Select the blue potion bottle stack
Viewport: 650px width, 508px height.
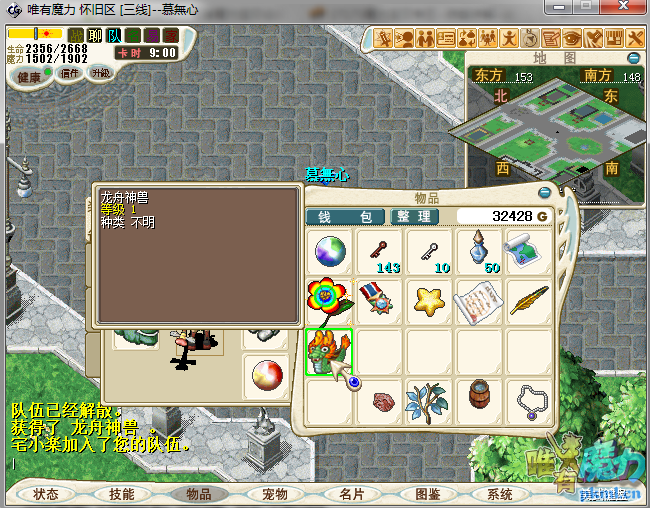click(x=480, y=251)
